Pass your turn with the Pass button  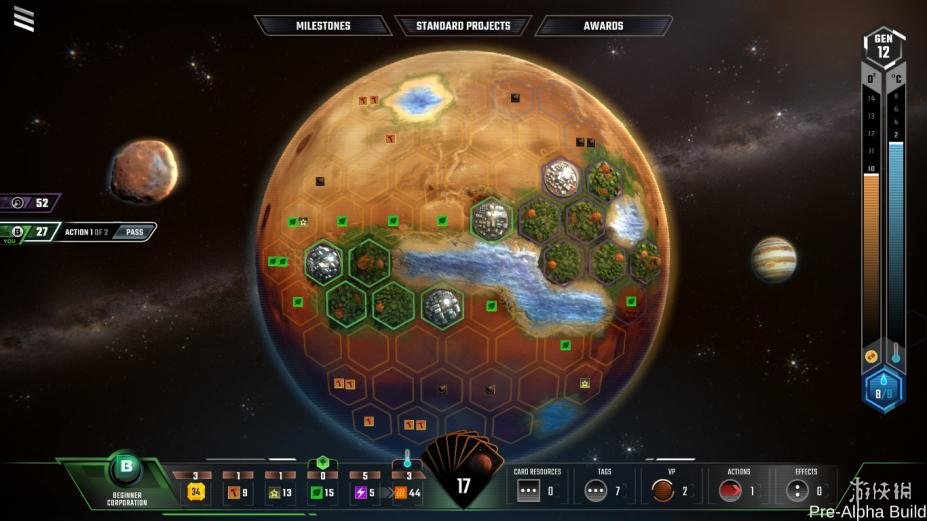134,232
